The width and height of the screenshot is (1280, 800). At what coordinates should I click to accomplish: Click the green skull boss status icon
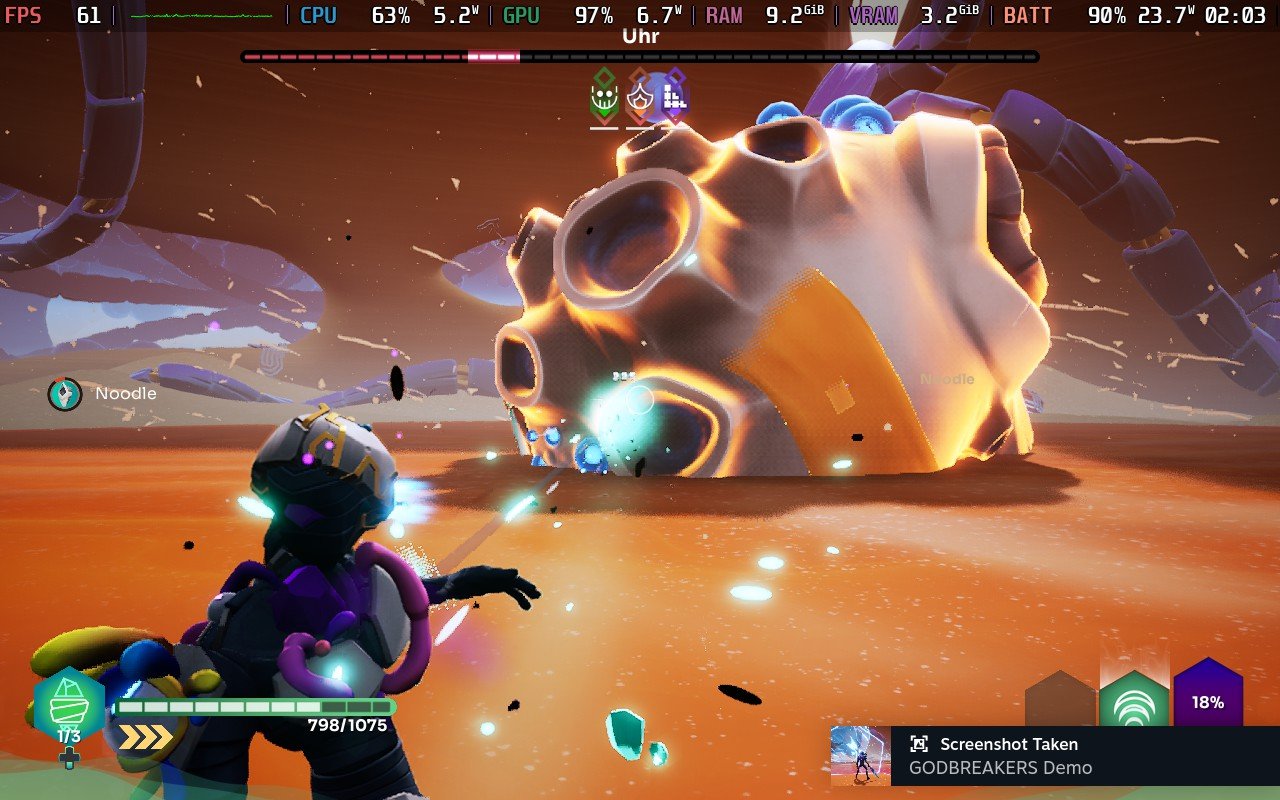[603, 97]
